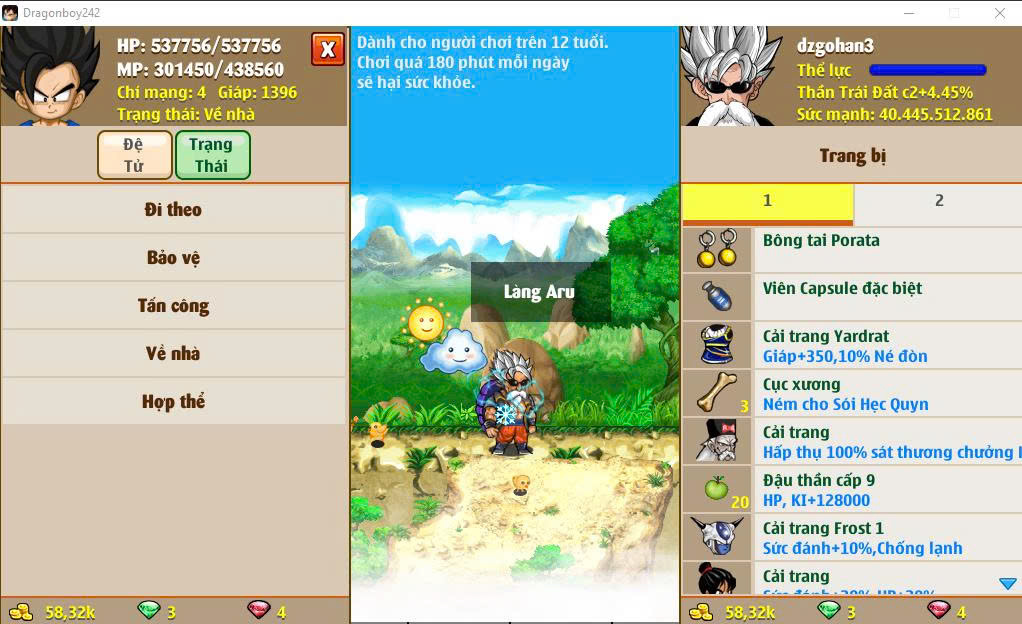
Task: Choose the Đi theo command
Action: pos(173,210)
